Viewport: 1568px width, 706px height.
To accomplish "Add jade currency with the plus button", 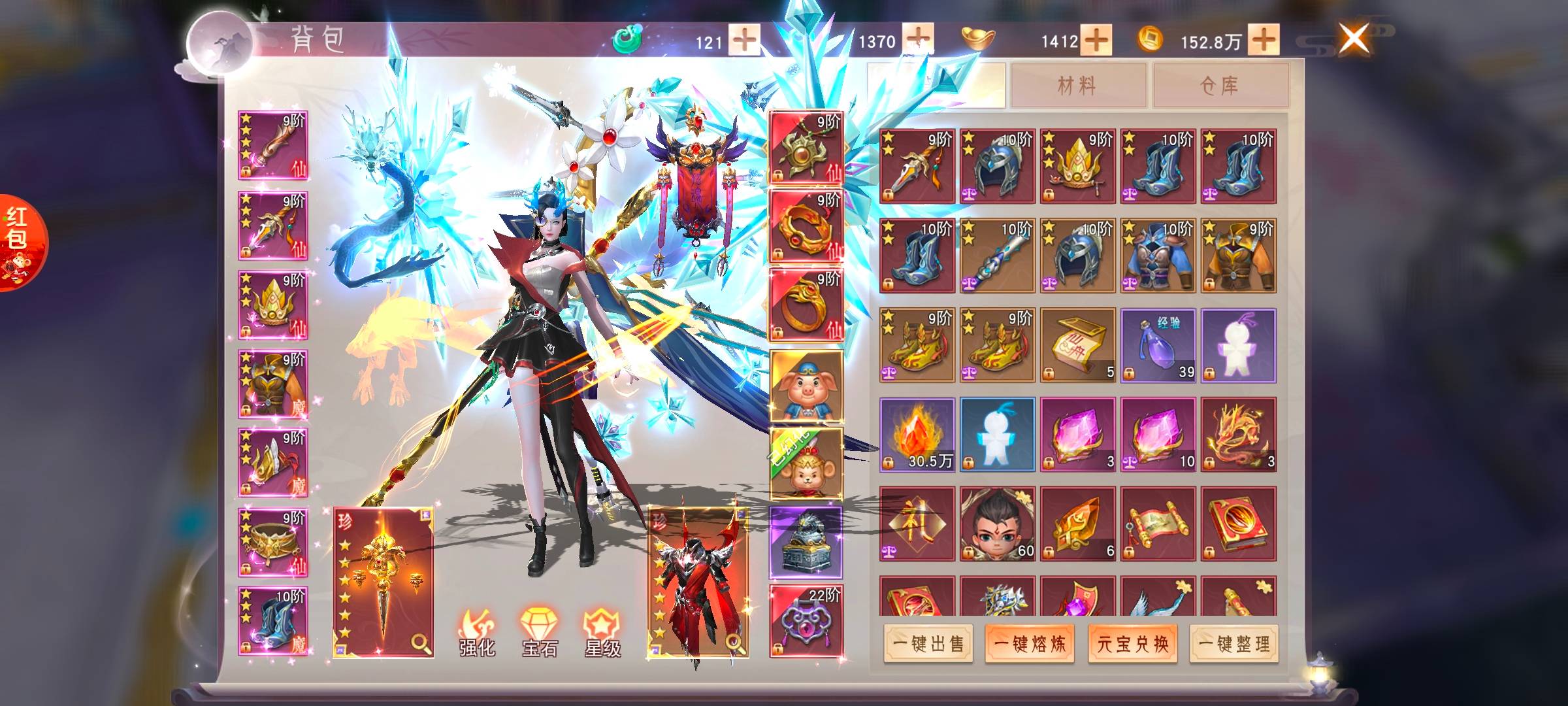I will [x=743, y=41].
